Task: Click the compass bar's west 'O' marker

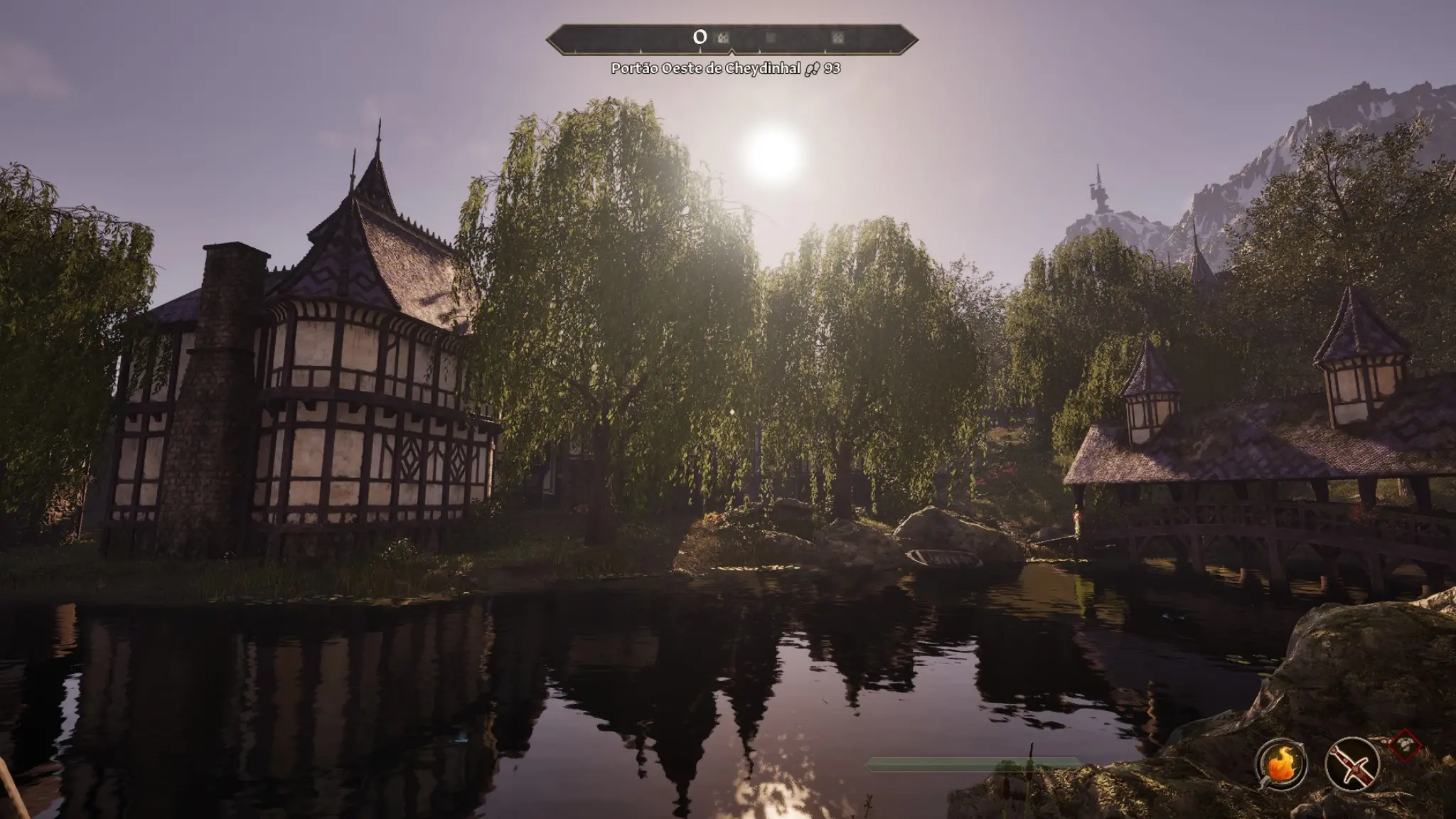Action: click(x=700, y=38)
